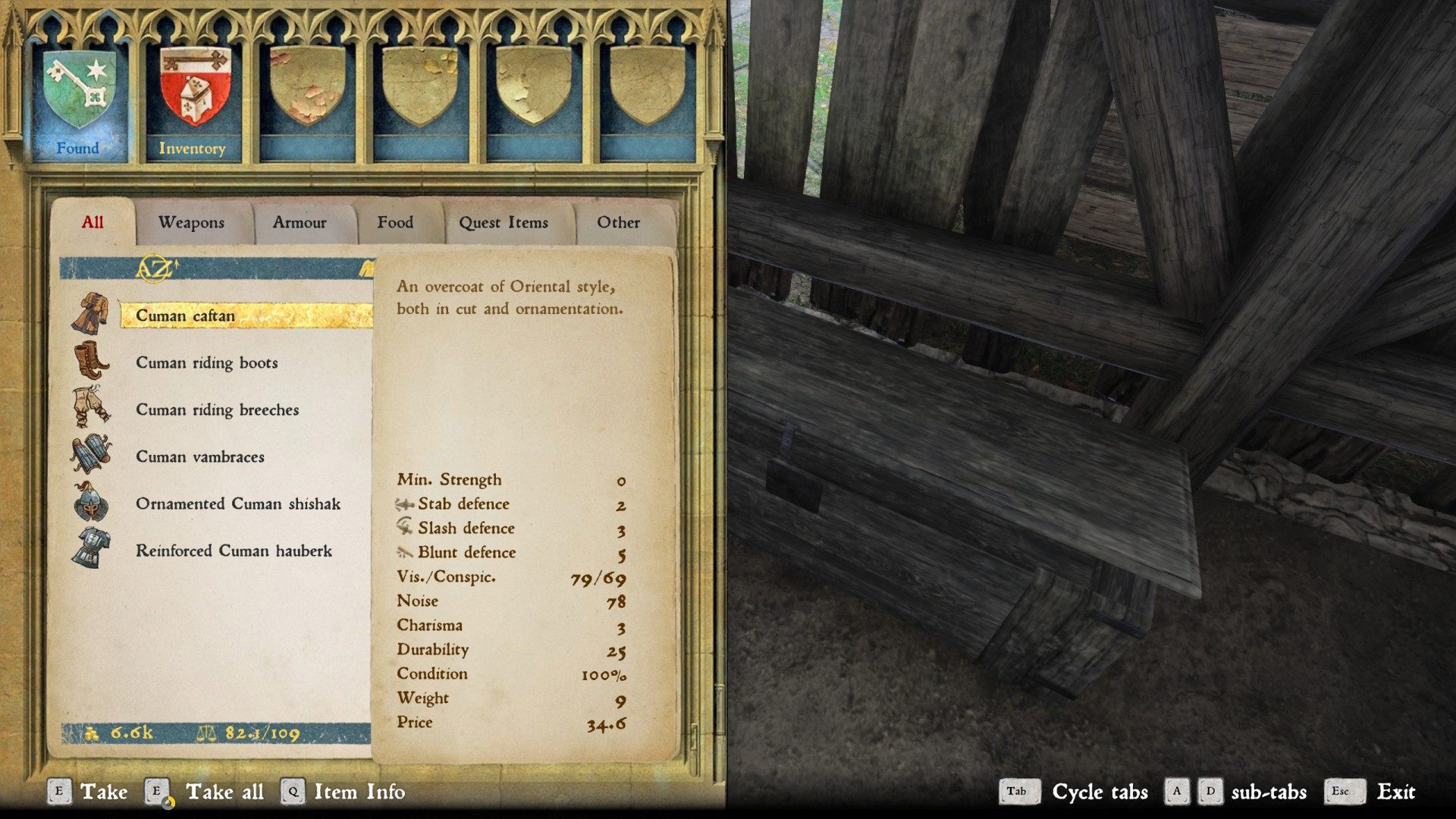Select the Reinforced Cuman hauberk
The width and height of the screenshot is (1456, 819).
(x=234, y=551)
